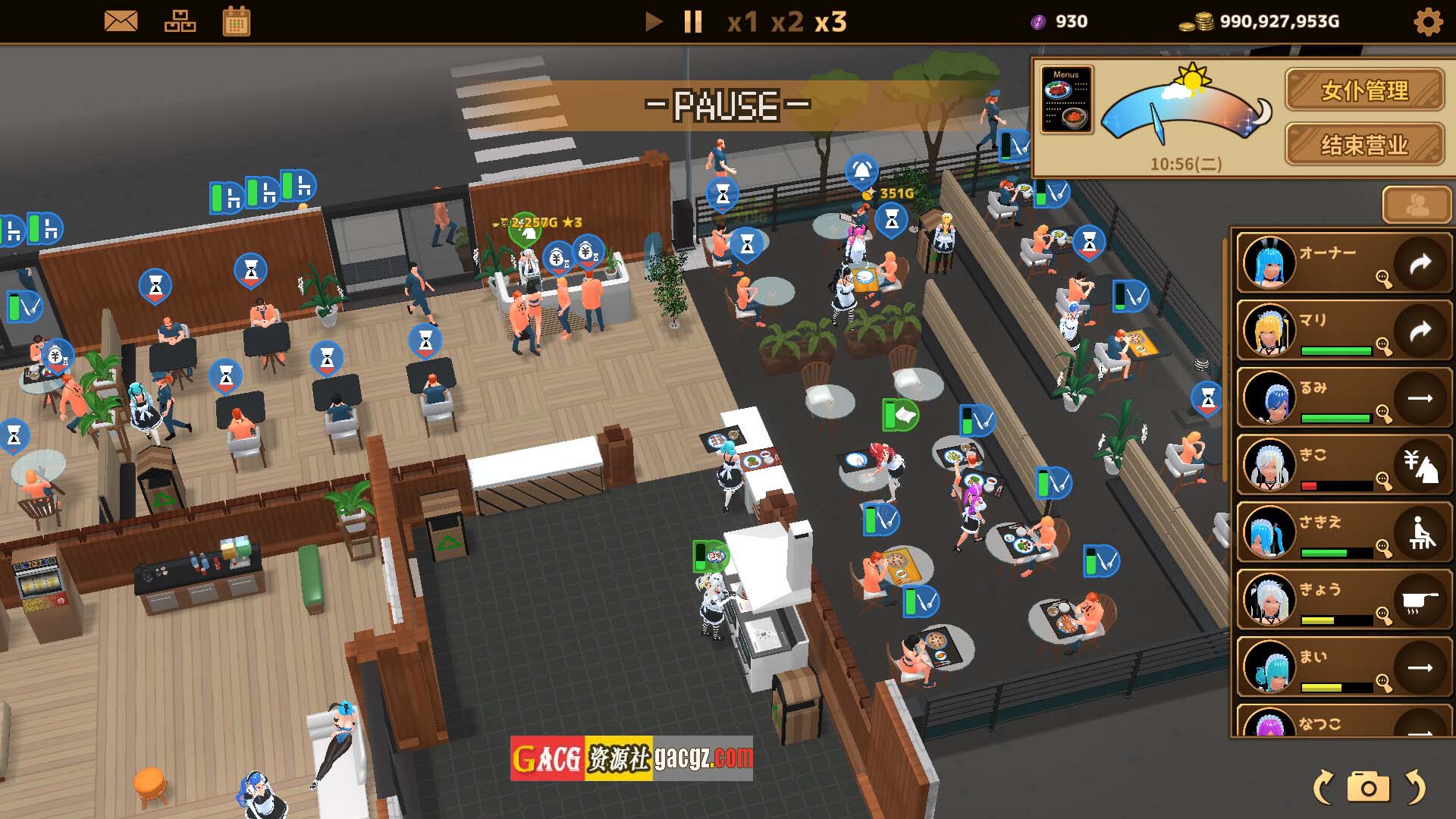Open the settings gear
Viewport: 1456px width, 819px height.
(x=1429, y=22)
